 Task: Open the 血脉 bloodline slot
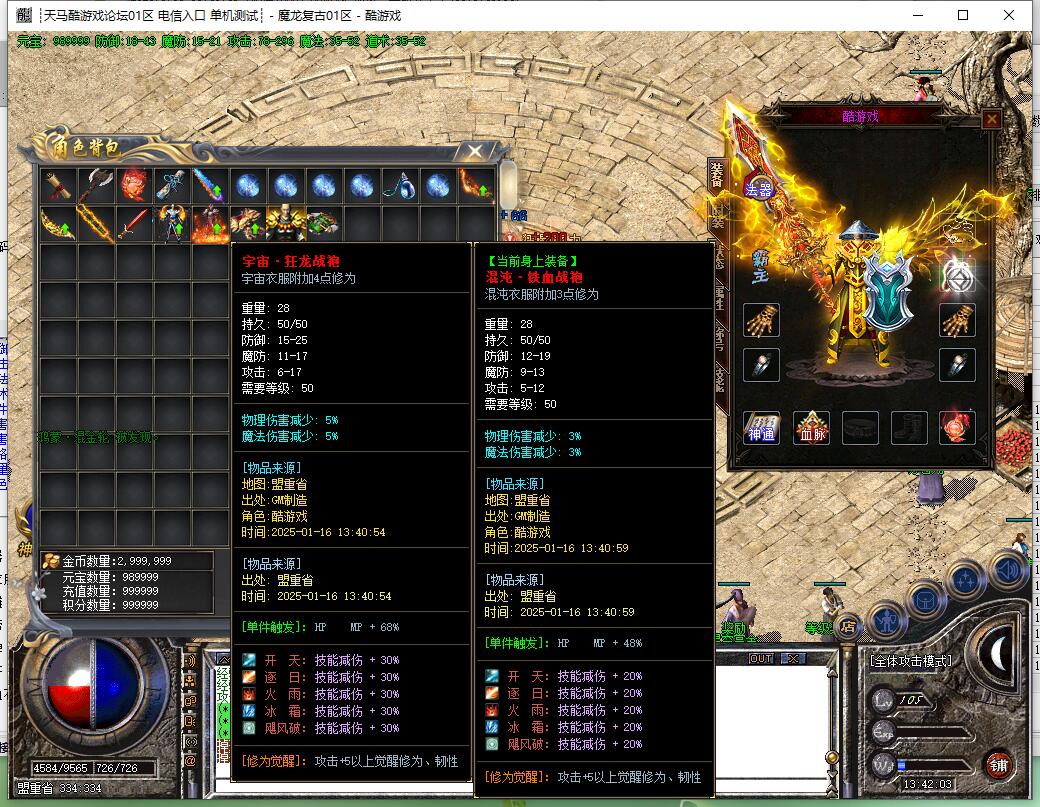(811, 427)
